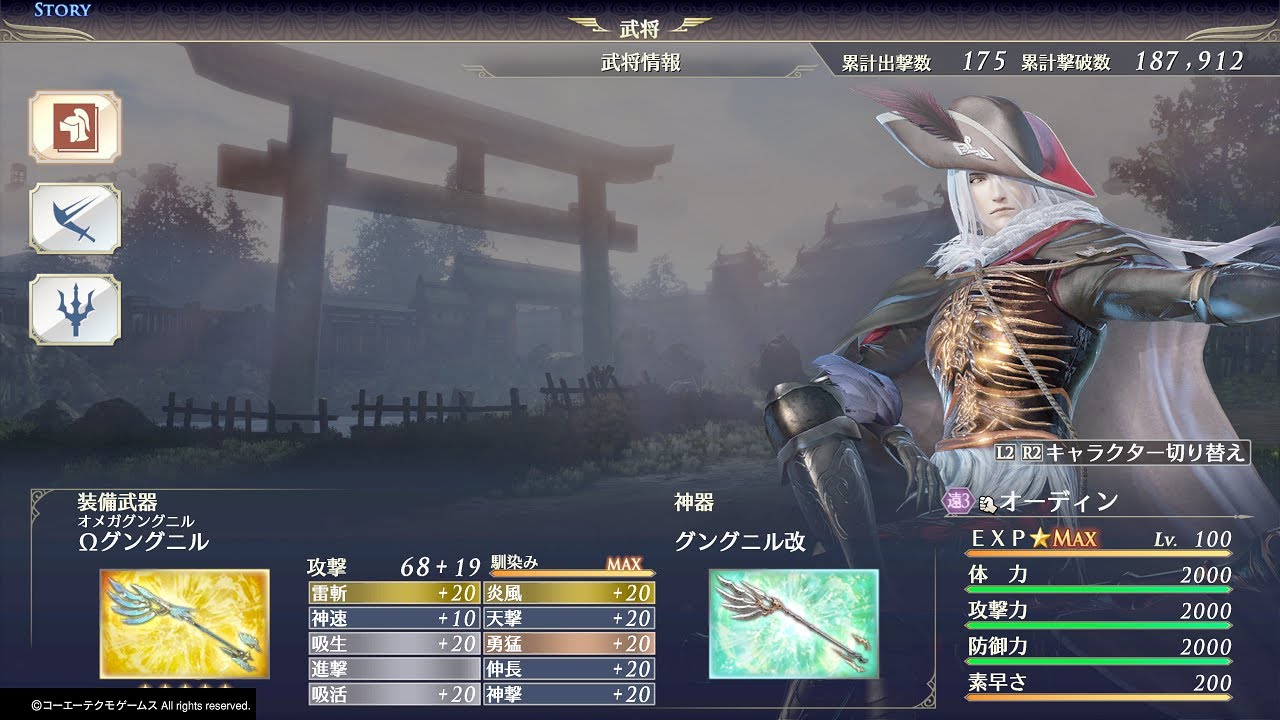
Task: Switch to the sword slash tab
Action: pos(74,218)
